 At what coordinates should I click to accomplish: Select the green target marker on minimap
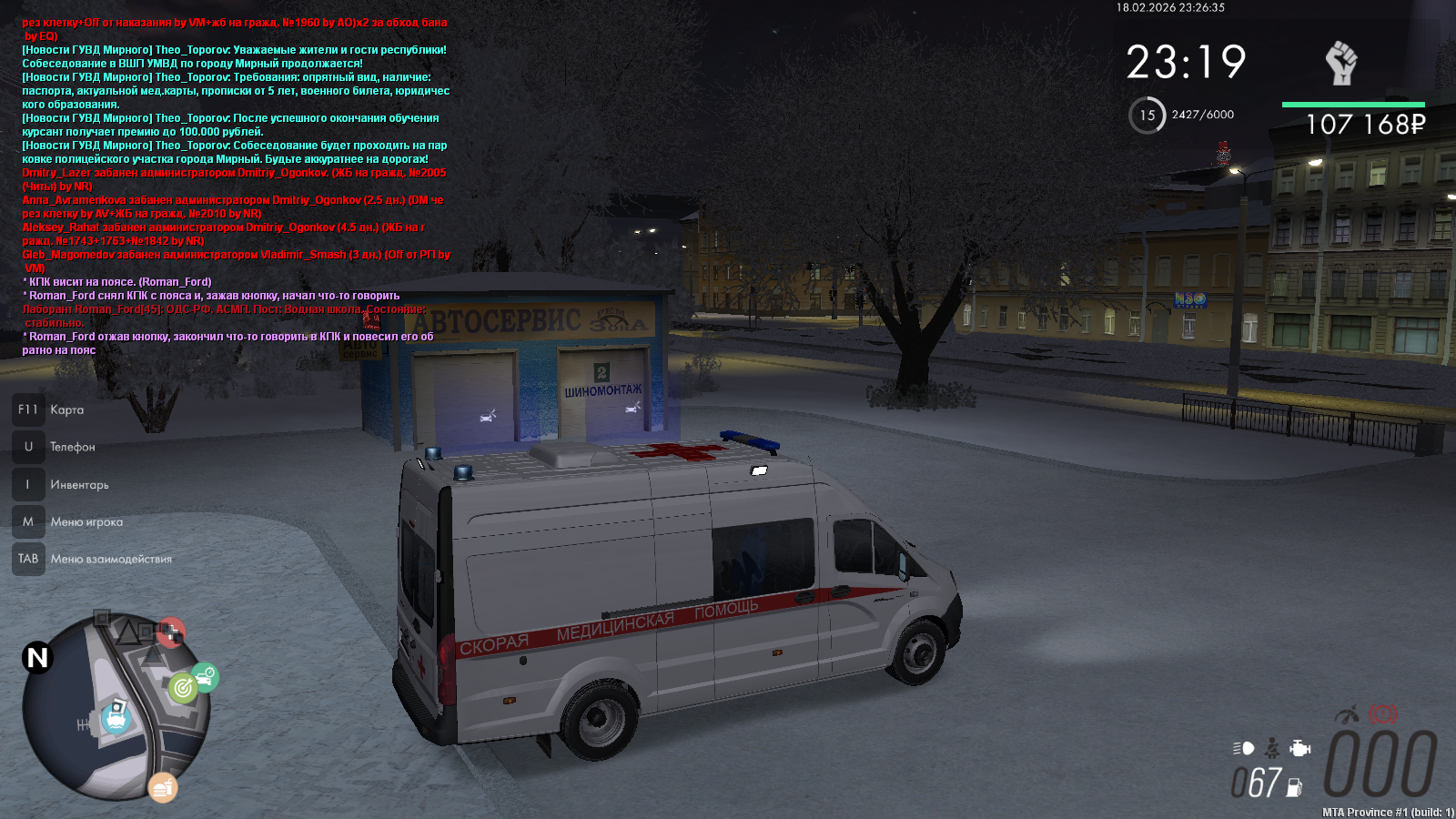pyautogui.click(x=183, y=687)
